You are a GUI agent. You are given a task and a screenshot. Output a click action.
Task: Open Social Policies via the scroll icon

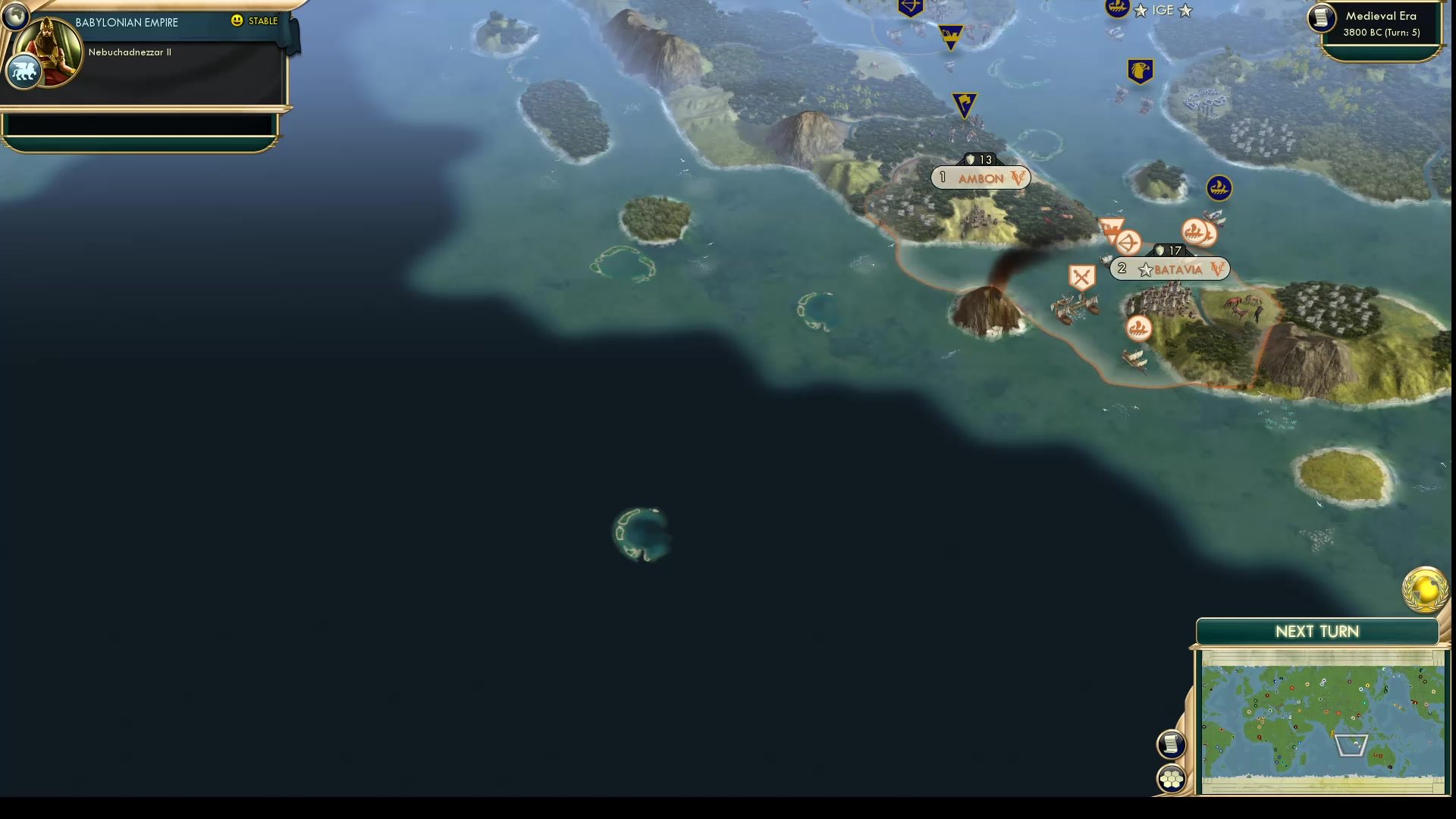coord(1170,744)
